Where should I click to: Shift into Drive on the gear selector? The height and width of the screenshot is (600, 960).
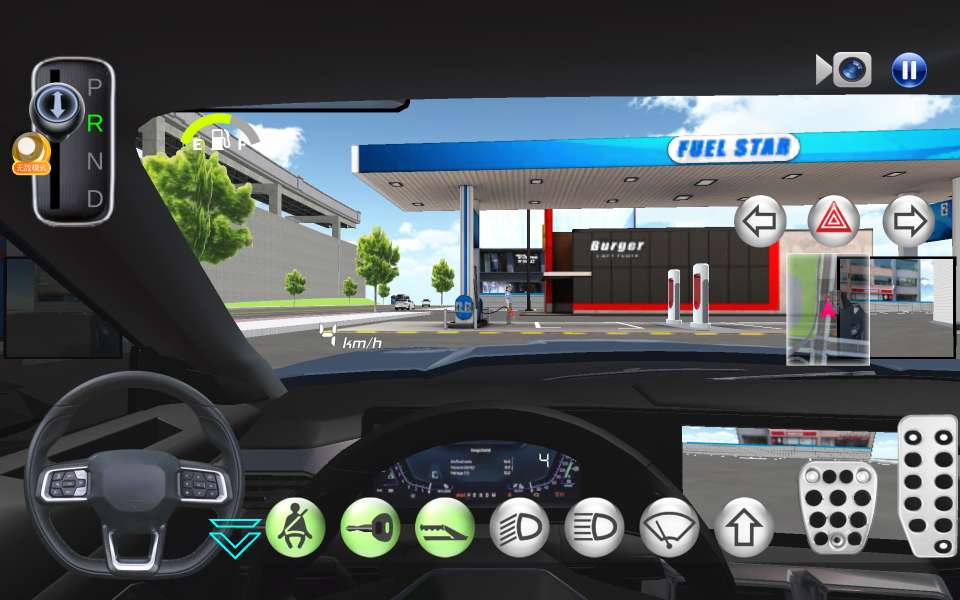95,199
